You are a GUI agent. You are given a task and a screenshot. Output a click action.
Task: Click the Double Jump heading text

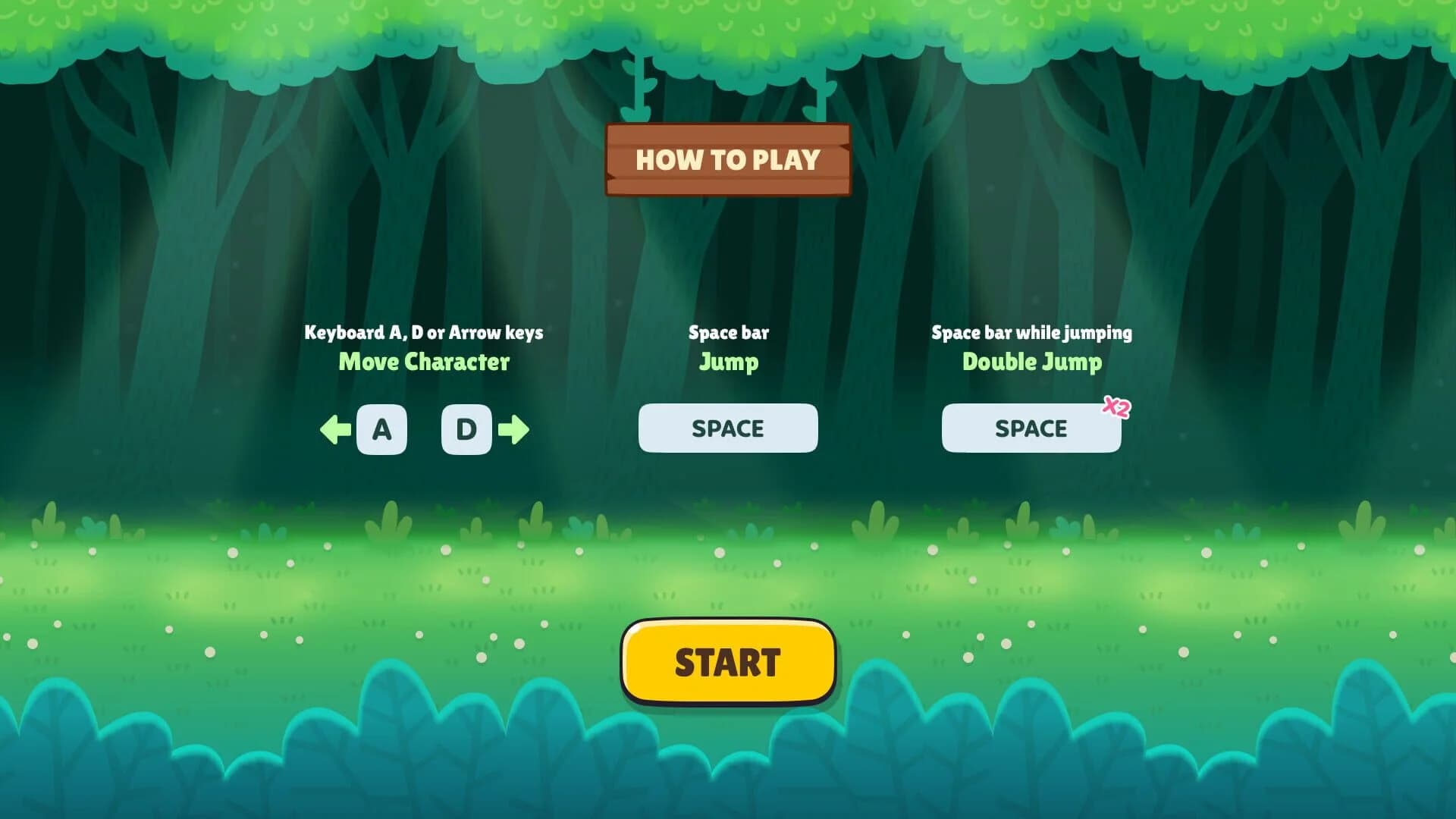(x=1031, y=362)
